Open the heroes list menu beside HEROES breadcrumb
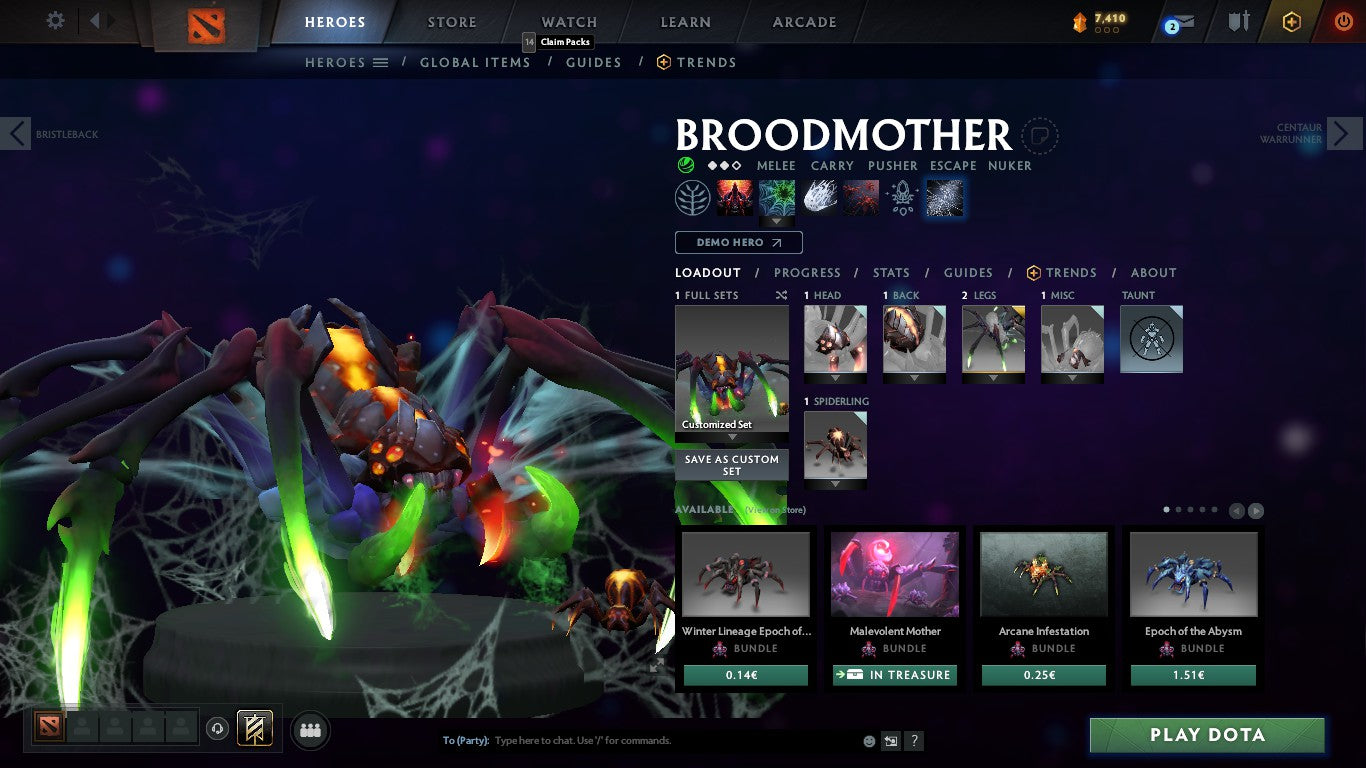 click(x=381, y=62)
